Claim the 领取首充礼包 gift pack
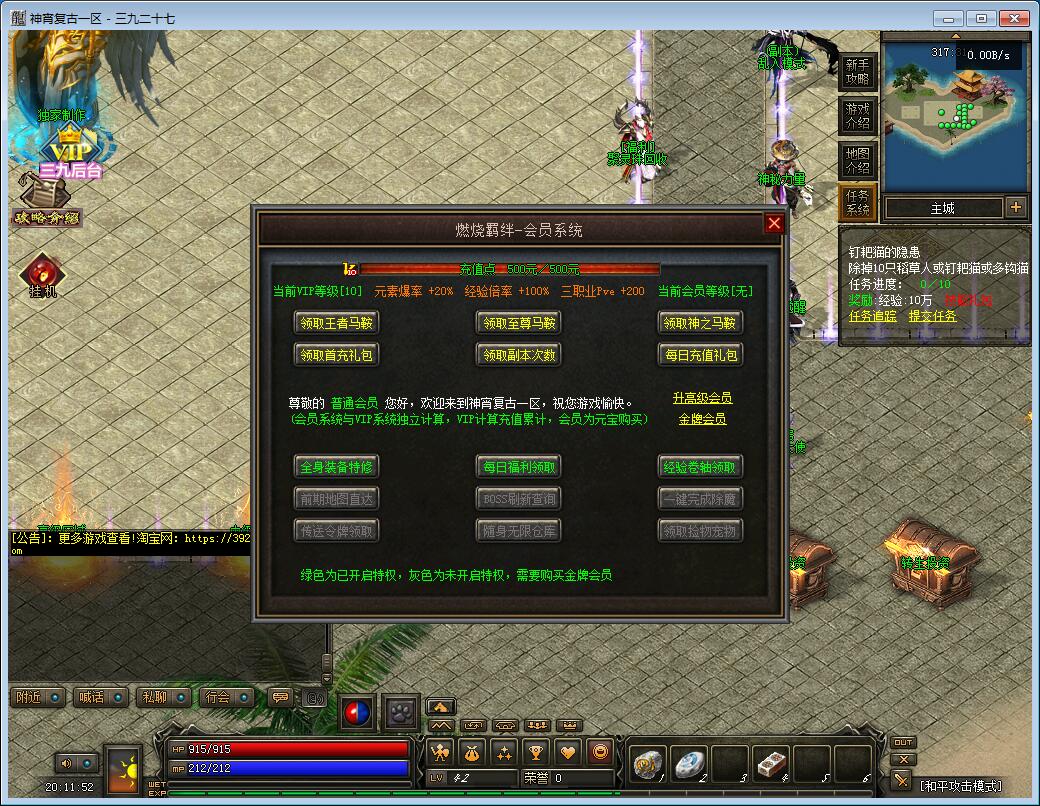 click(x=337, y=354)
